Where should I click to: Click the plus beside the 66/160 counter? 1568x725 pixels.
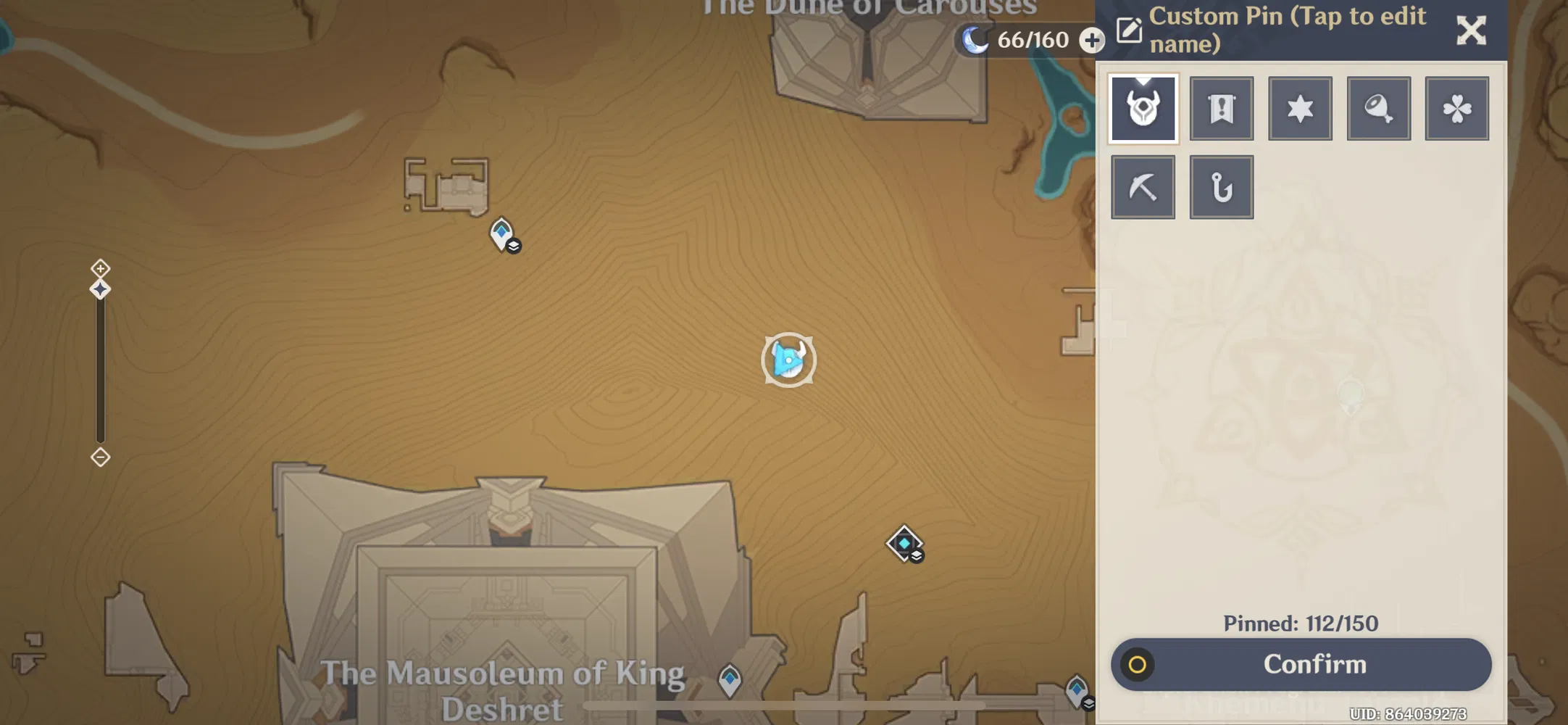pos(1091,40)
